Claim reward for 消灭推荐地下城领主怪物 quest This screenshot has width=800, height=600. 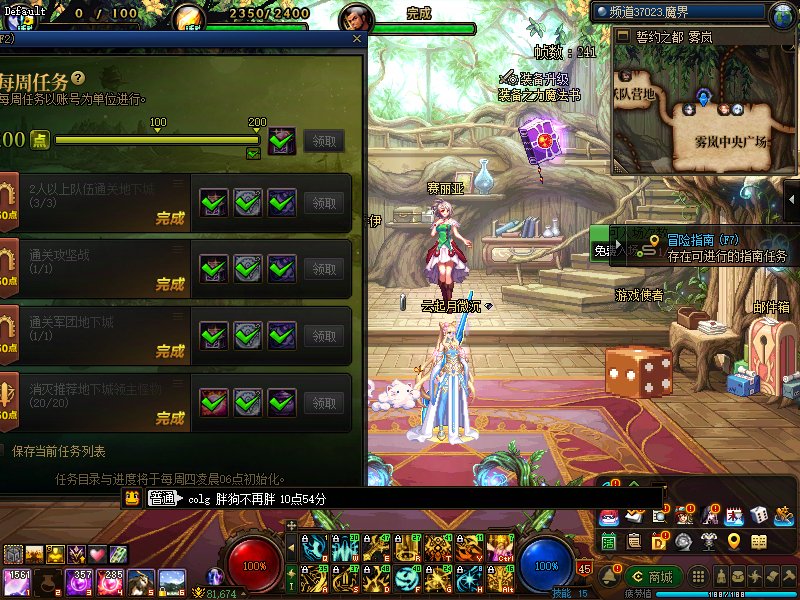pos(323,403)
